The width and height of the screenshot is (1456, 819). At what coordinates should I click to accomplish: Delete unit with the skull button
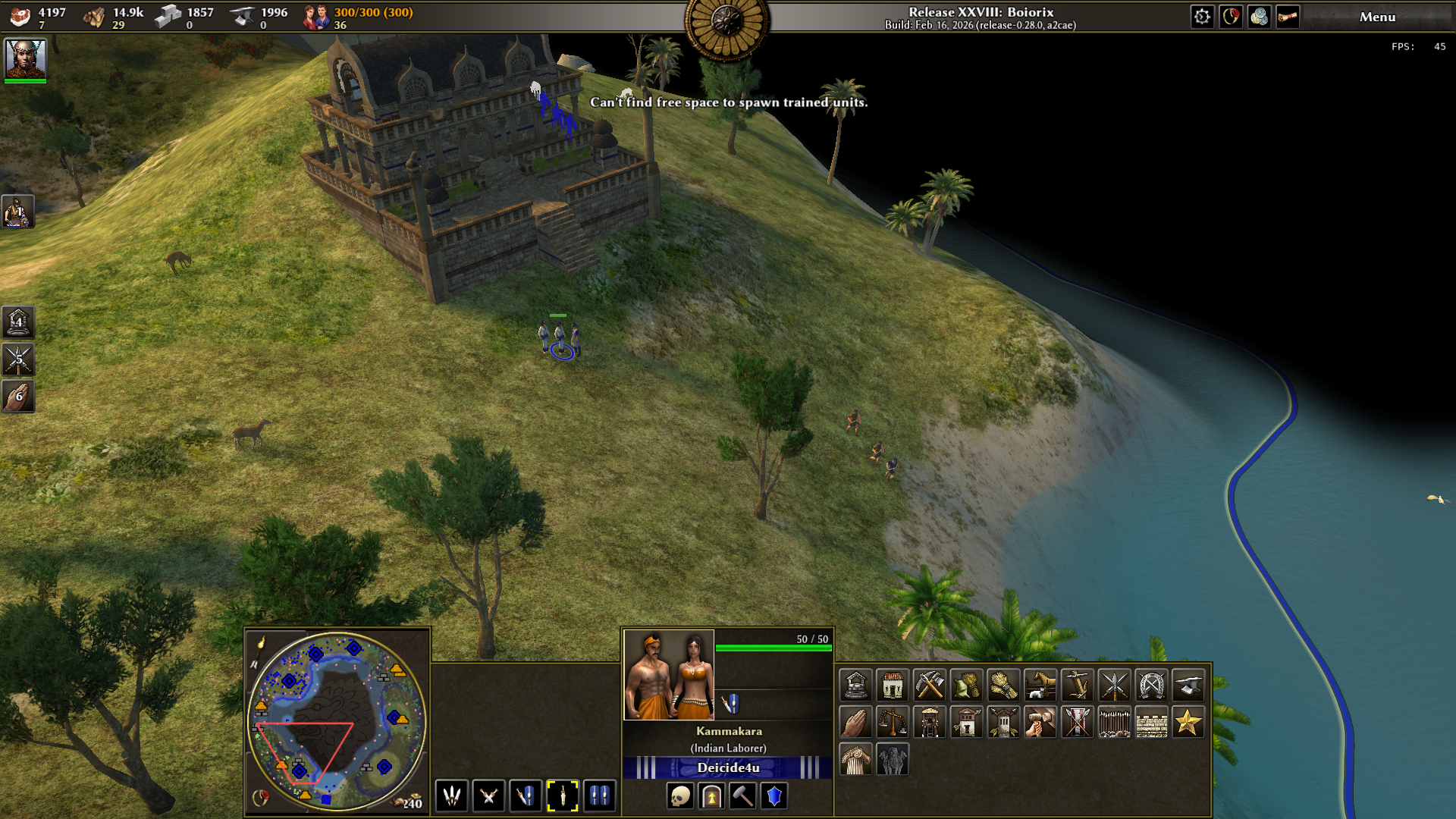pyautogui.click(x=680, y=796)
